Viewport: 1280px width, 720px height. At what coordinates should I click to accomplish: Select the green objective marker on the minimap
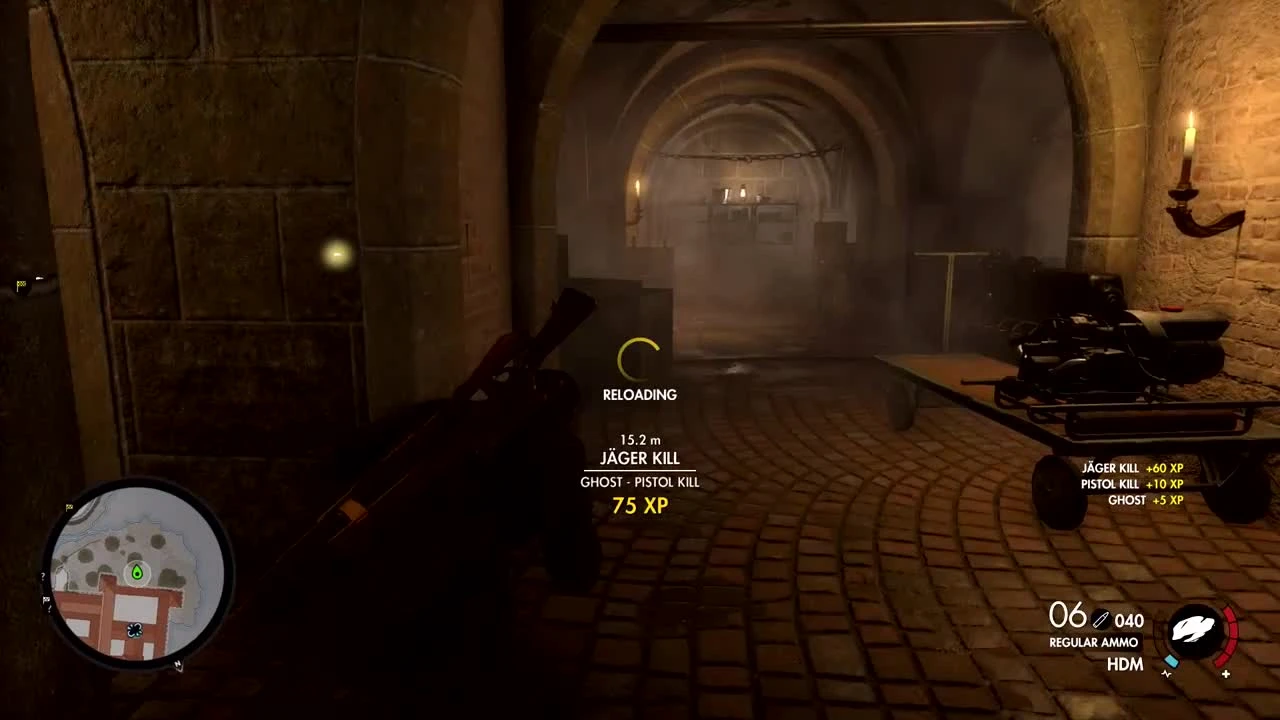click(137, 573)
